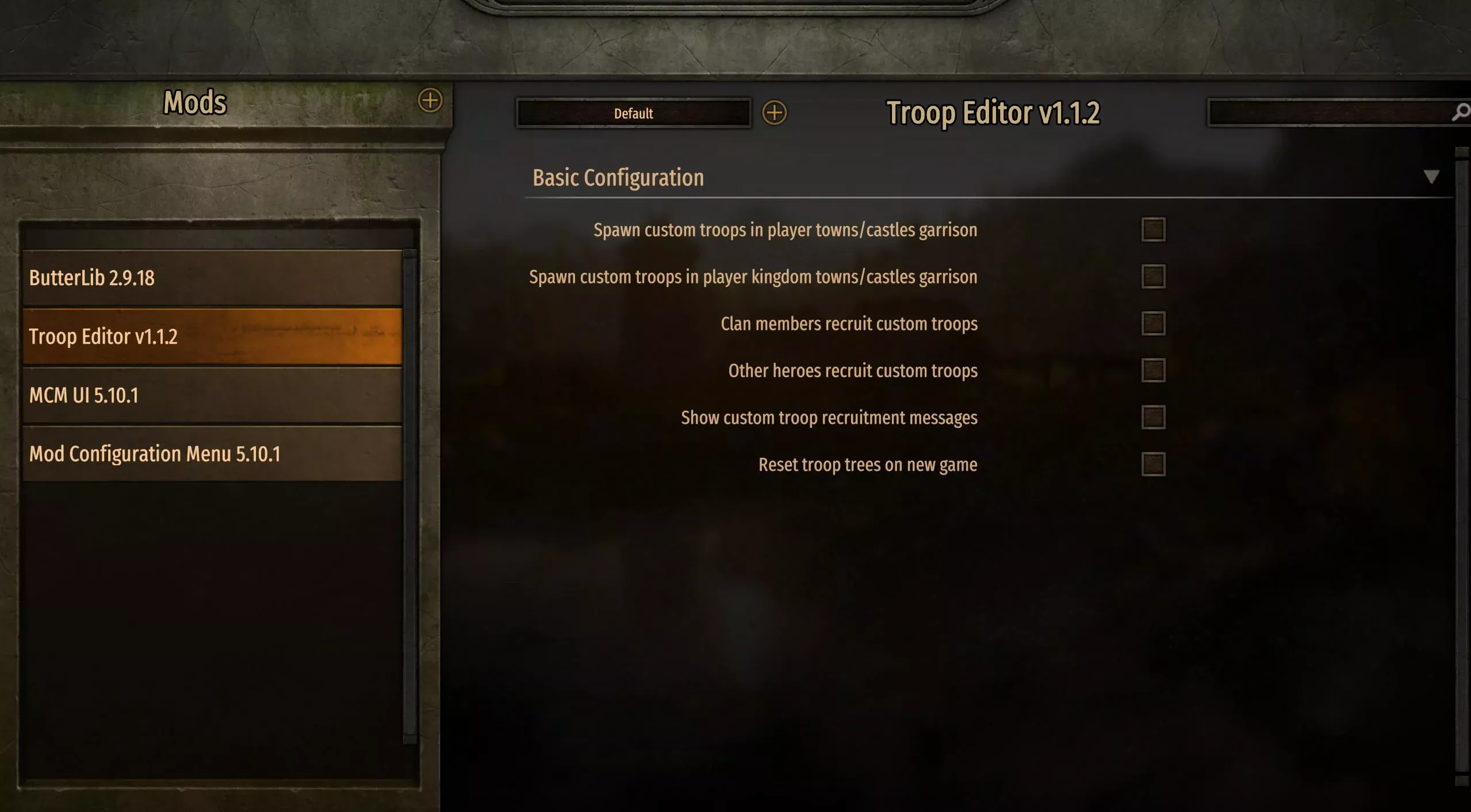Select ButterLib 2.9.18 in mods list

pos(212,278)
